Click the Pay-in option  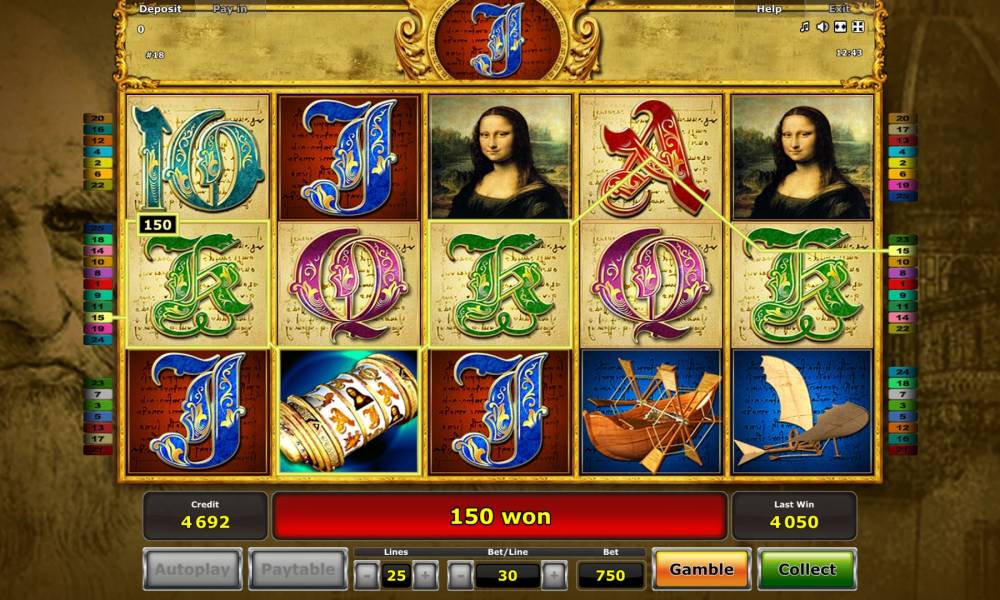coord(230,9)
